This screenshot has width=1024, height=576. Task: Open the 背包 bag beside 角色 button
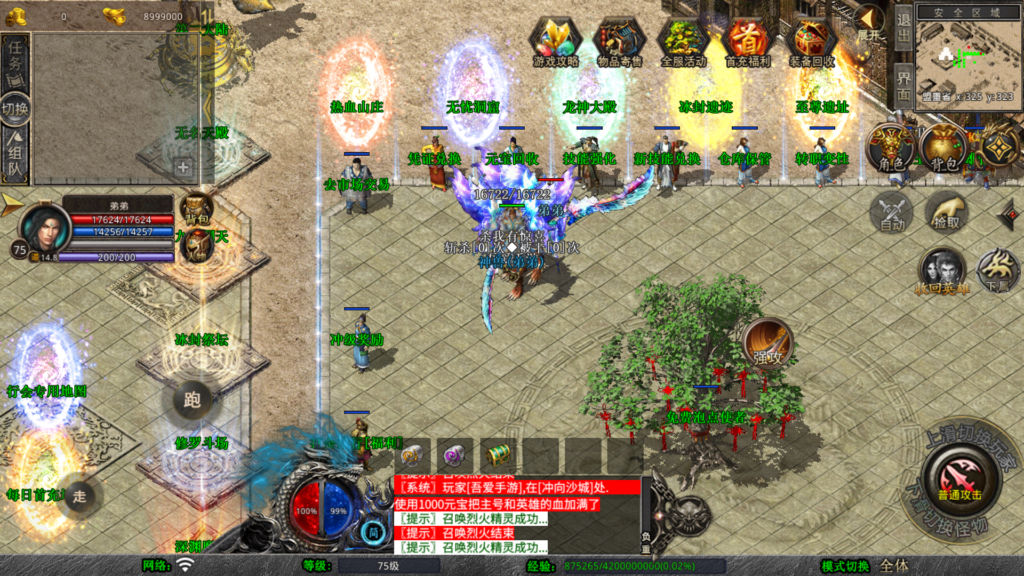pos(943,146)
